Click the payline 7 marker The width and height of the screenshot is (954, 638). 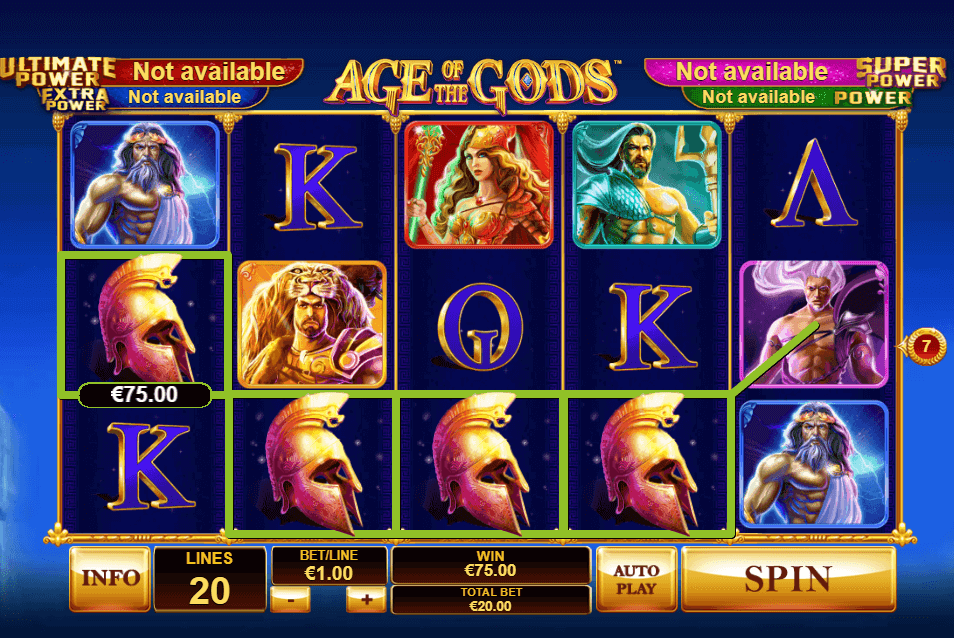pyautogui.click(x=927, y=346)
